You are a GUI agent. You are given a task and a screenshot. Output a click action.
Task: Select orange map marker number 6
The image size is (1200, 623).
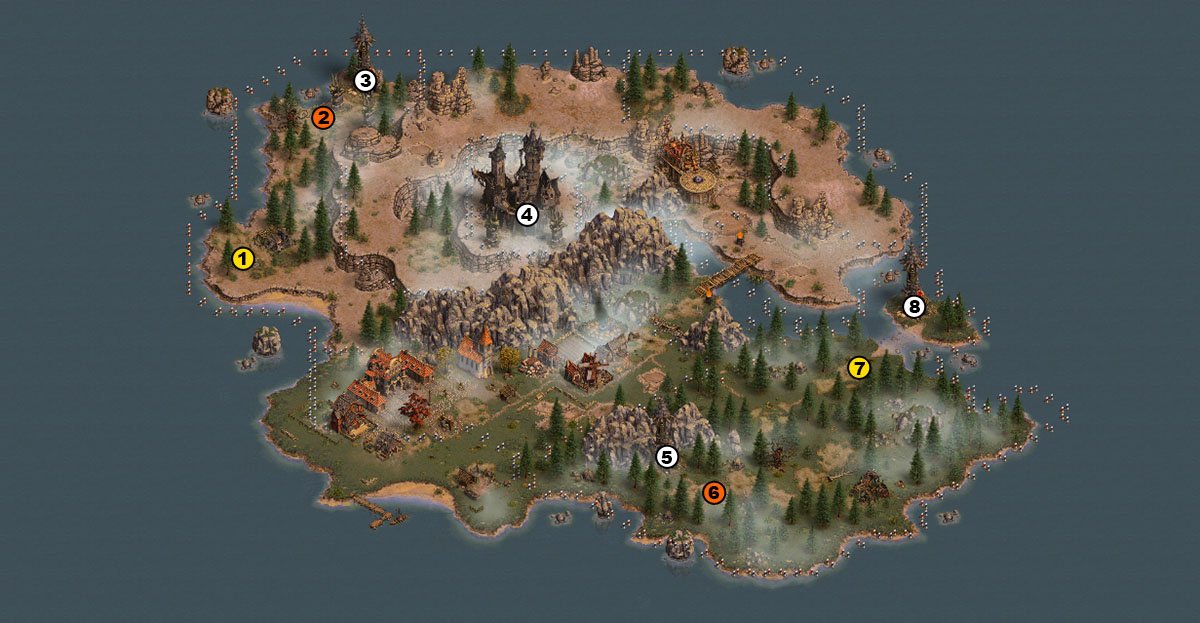click(x=713, y=492)
